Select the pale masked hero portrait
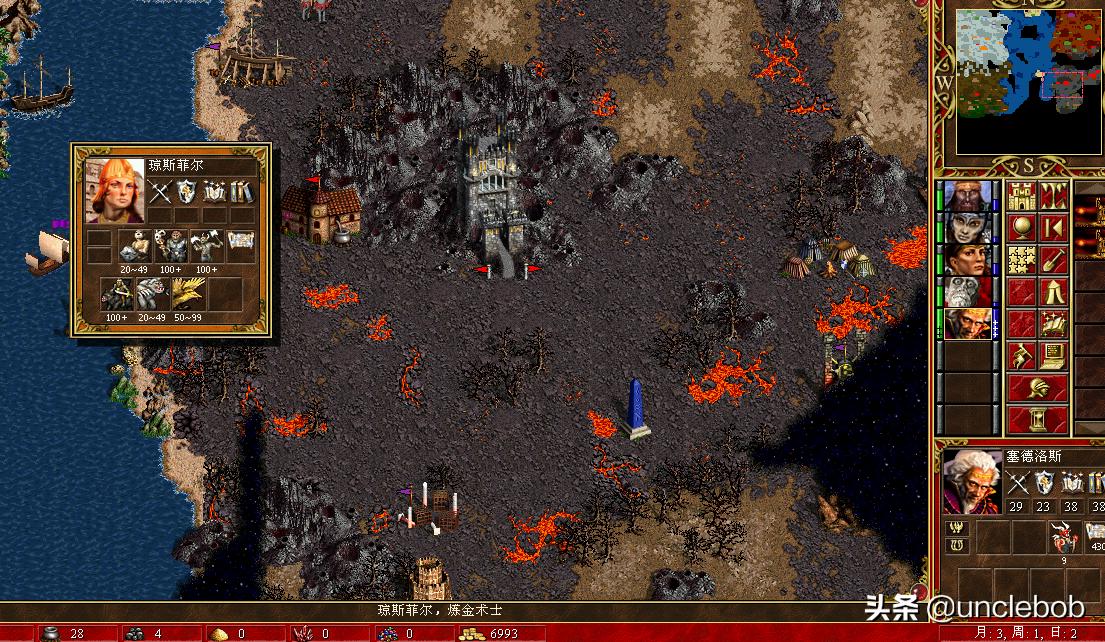This screenshot has height=642, width=1105. 968,227
